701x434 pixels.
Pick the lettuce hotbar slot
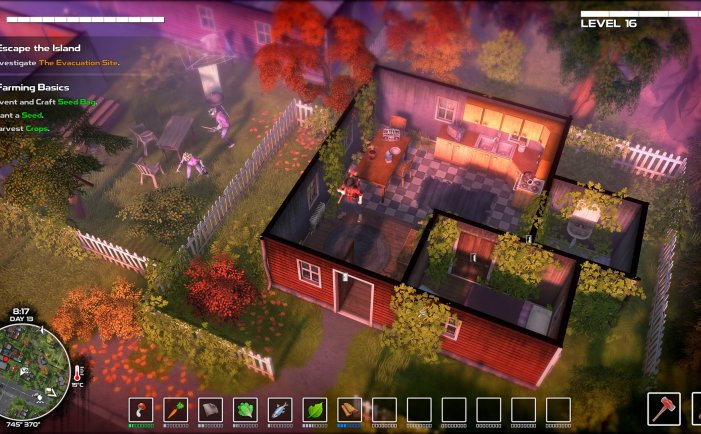click(245, 409)
